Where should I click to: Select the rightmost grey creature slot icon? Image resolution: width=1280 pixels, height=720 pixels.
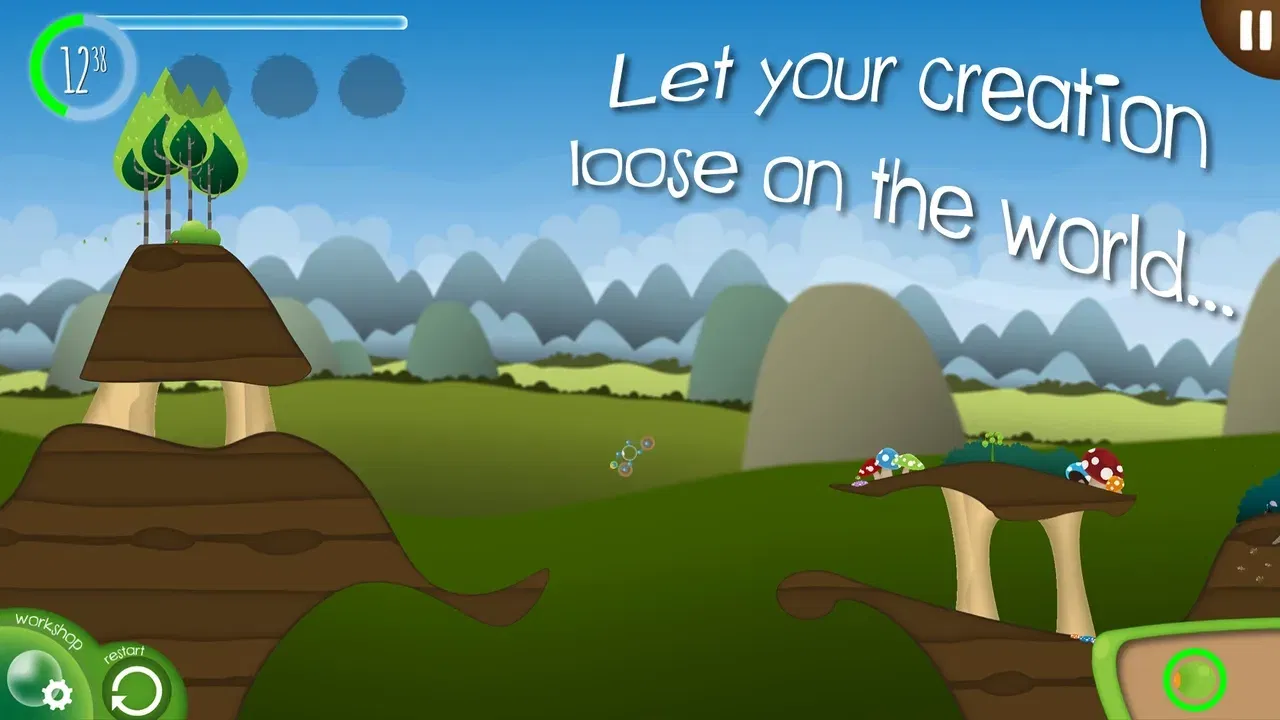[x=372, y=87]
